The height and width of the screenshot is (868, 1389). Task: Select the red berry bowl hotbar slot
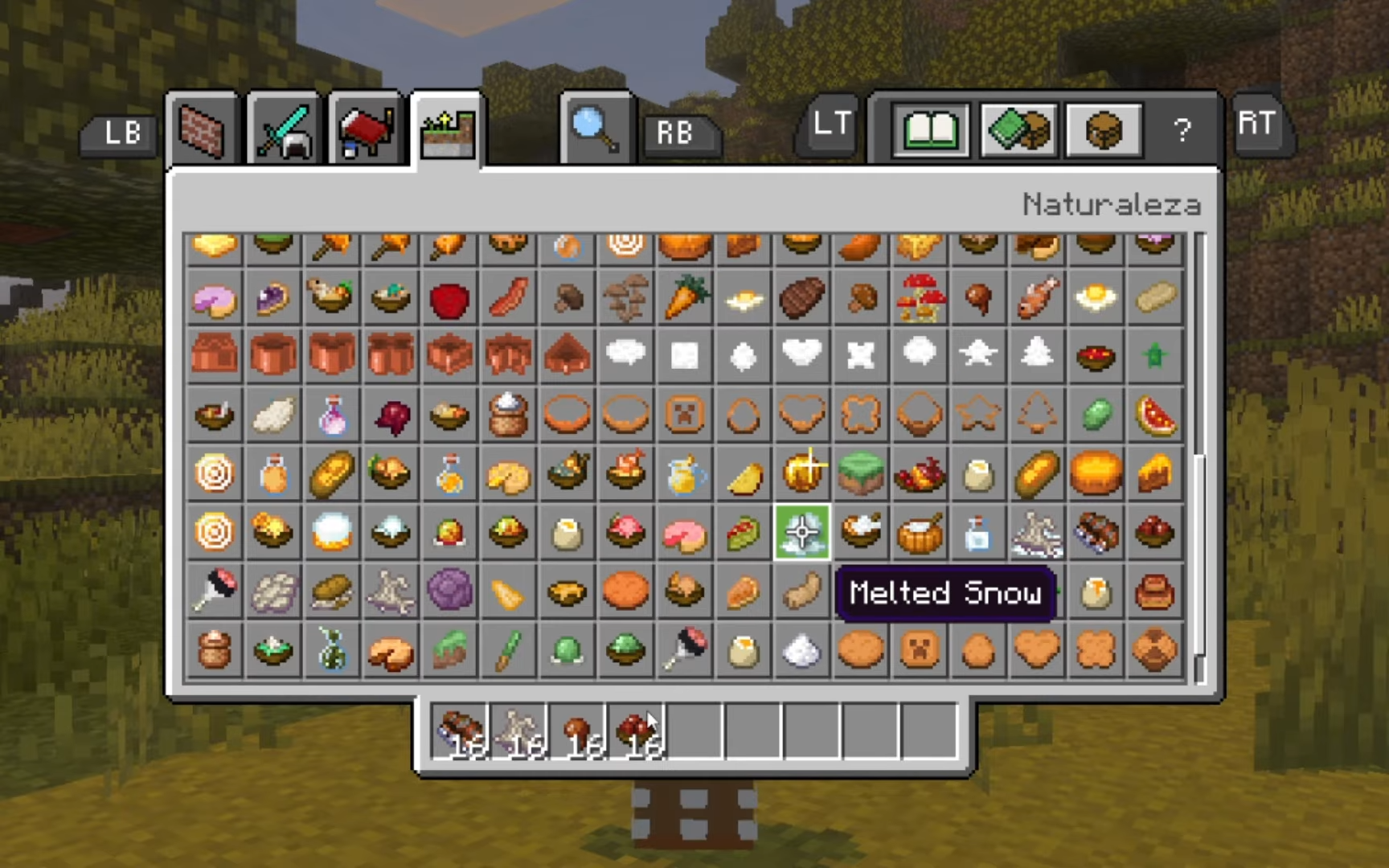636,731
